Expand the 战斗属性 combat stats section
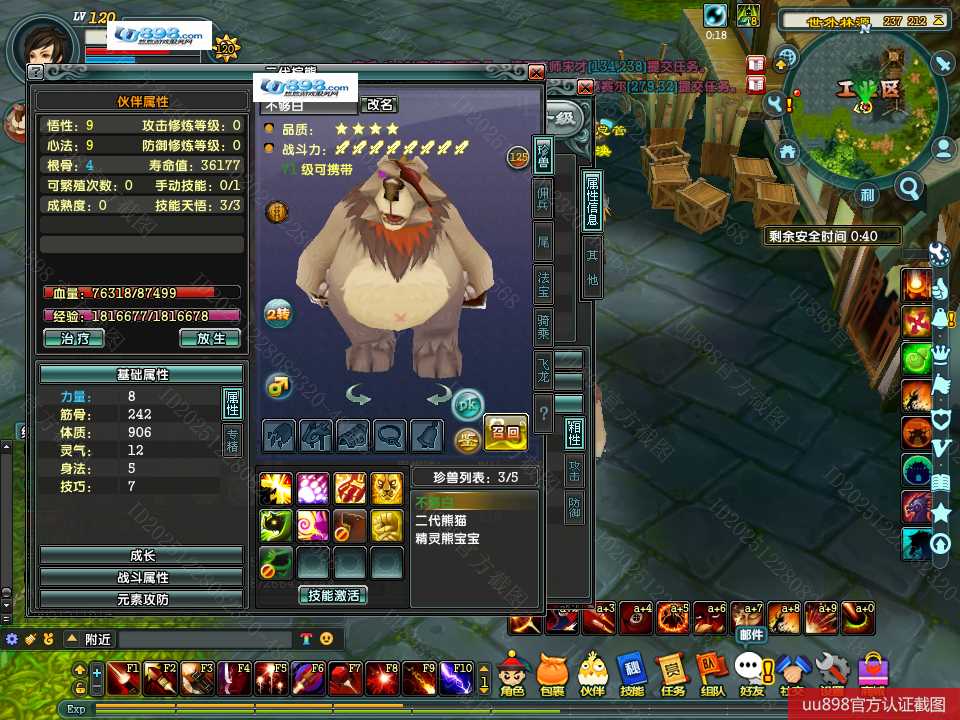This screenshot has width=960, height=720. coord(141,577)
